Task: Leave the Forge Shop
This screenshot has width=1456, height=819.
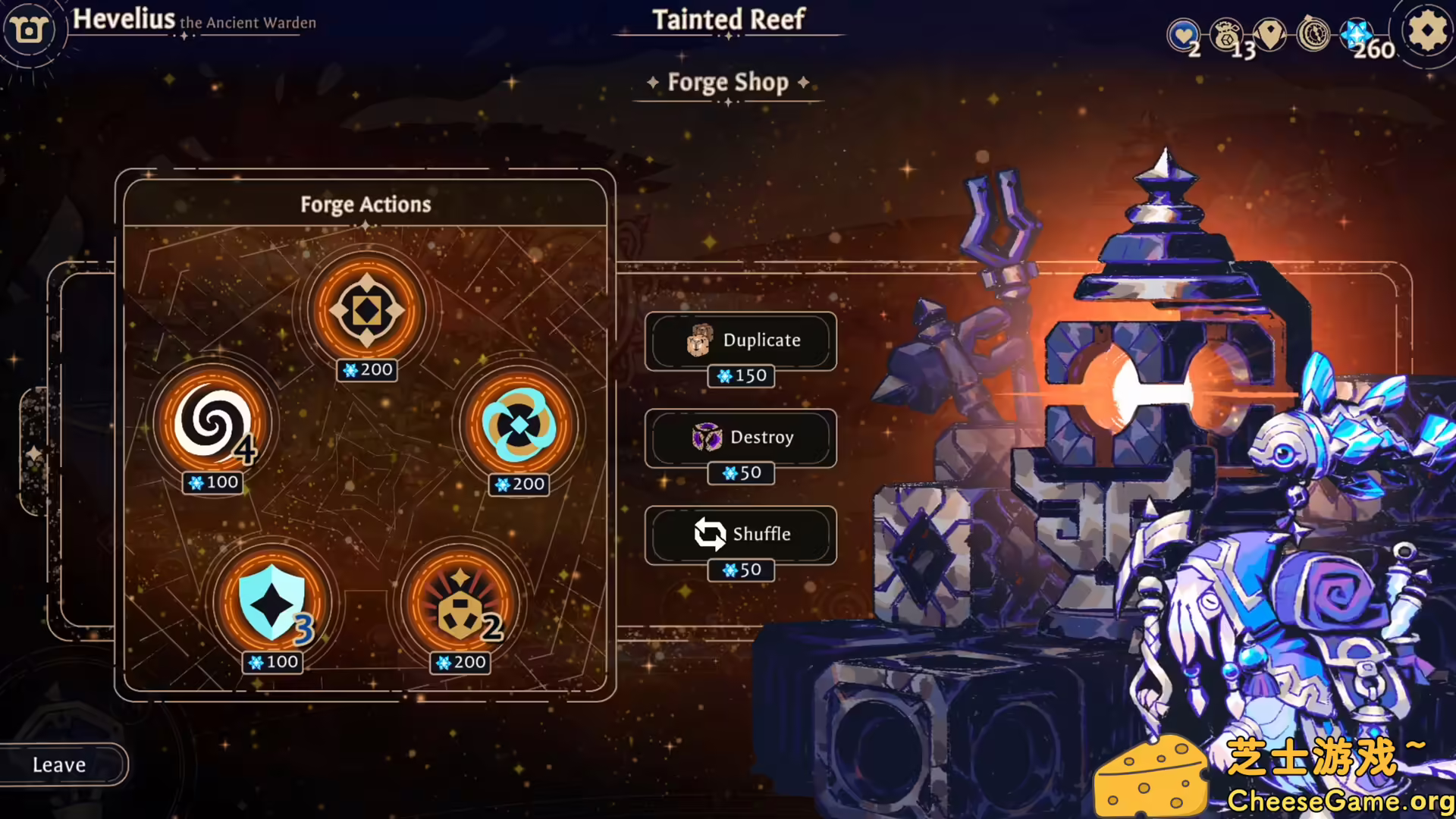Action: 61,764
